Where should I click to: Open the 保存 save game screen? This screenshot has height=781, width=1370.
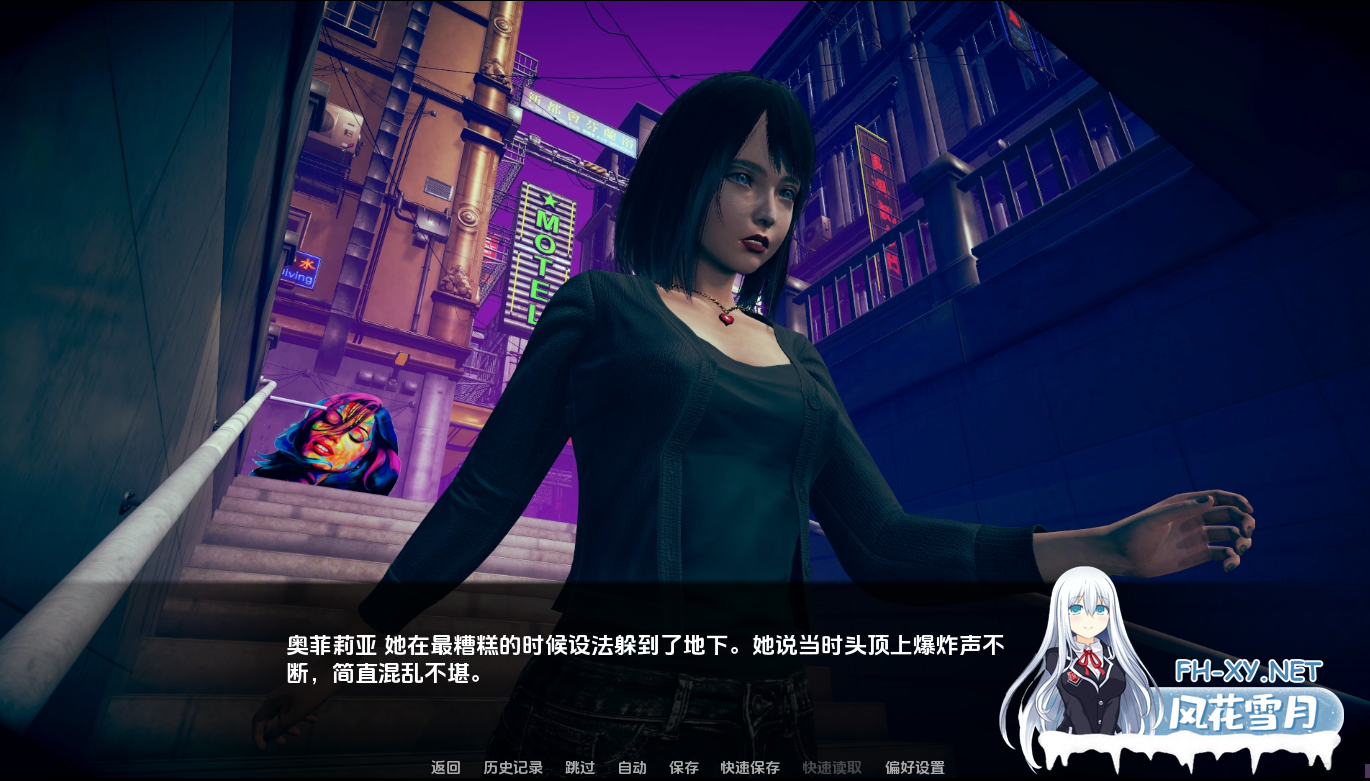pyautogui.click(x=684, y=768)
